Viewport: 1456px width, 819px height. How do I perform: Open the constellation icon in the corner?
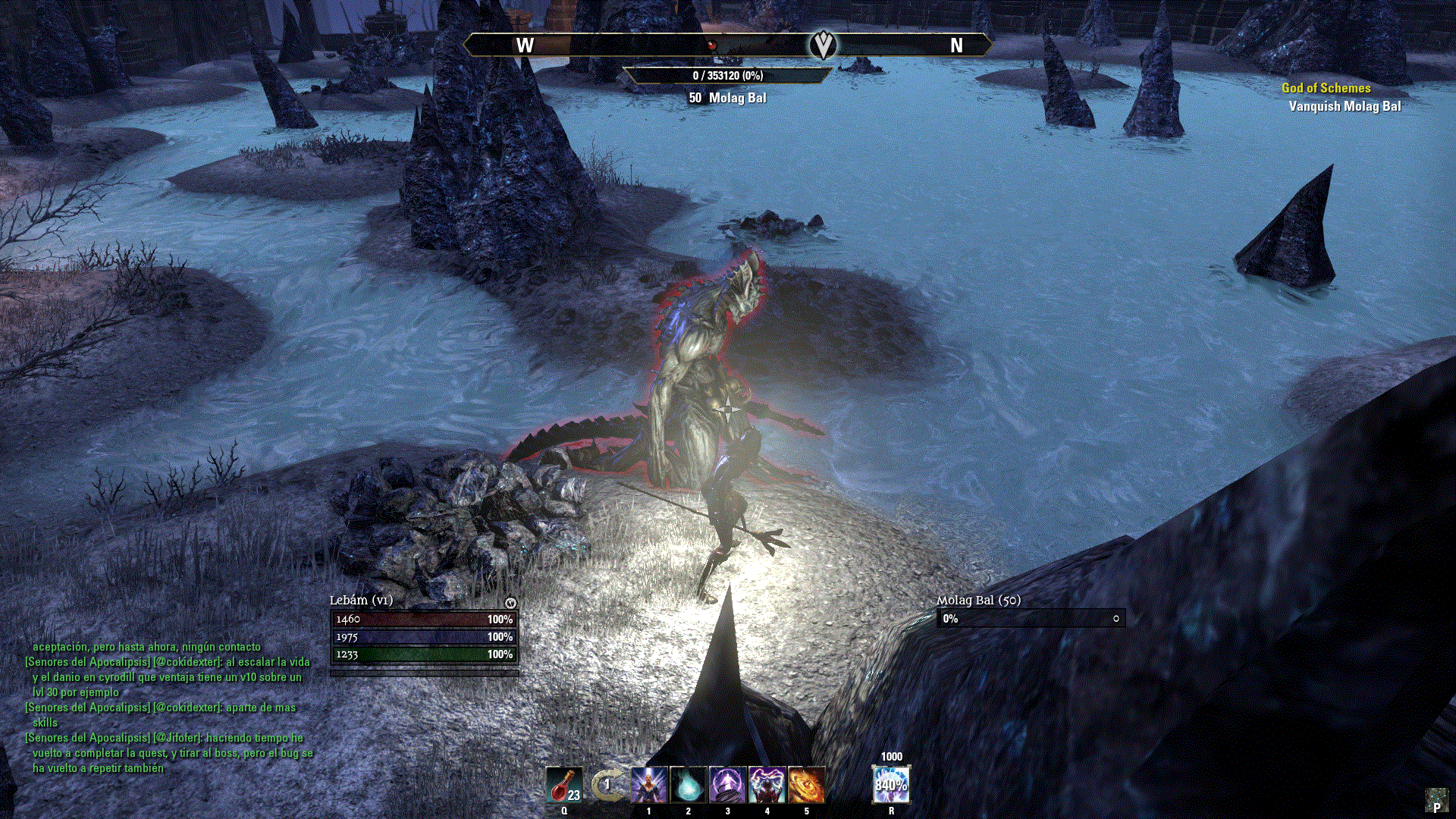1436,799
